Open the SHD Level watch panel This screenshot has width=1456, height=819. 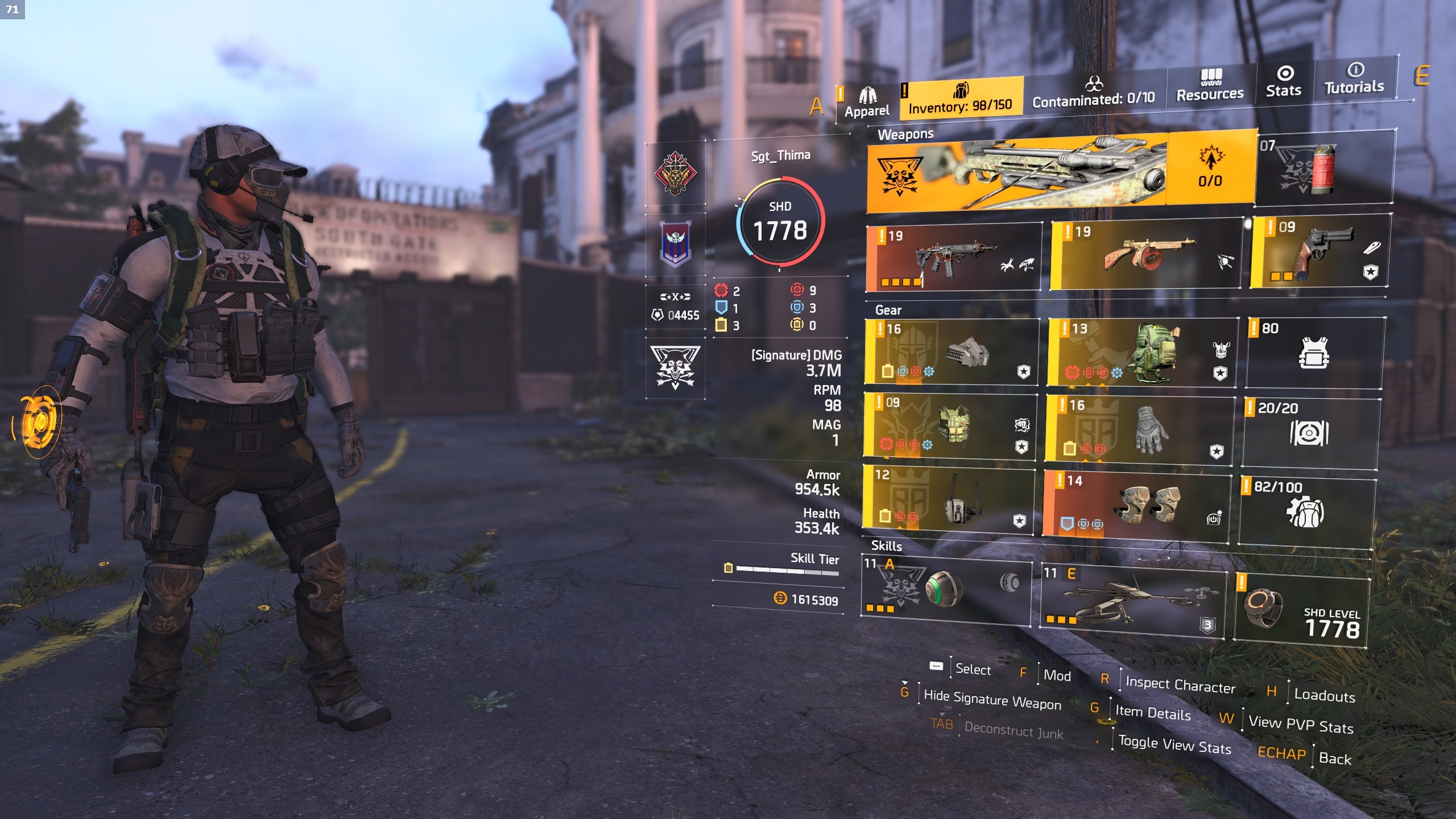pos(1302,610)
